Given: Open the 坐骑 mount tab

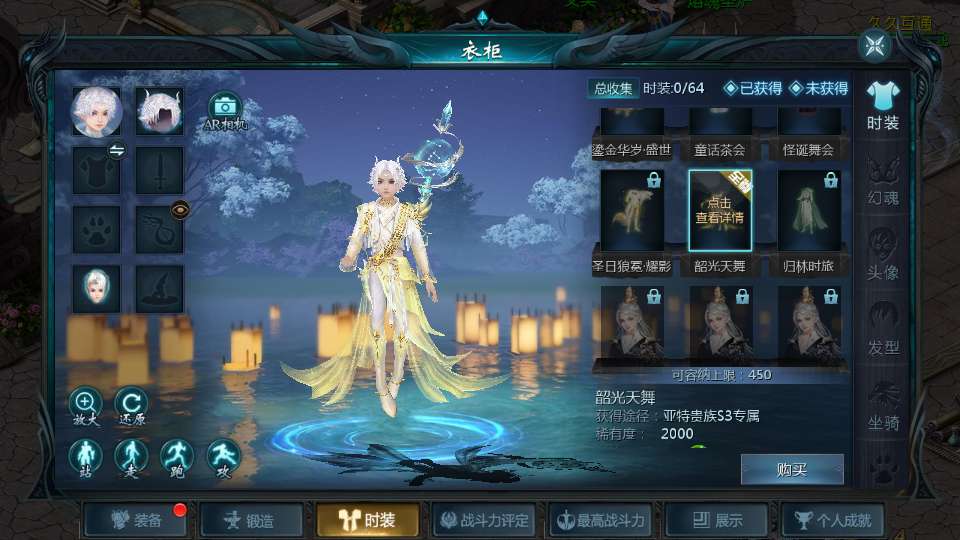Looking at the screenshot, I should point(883,405).
